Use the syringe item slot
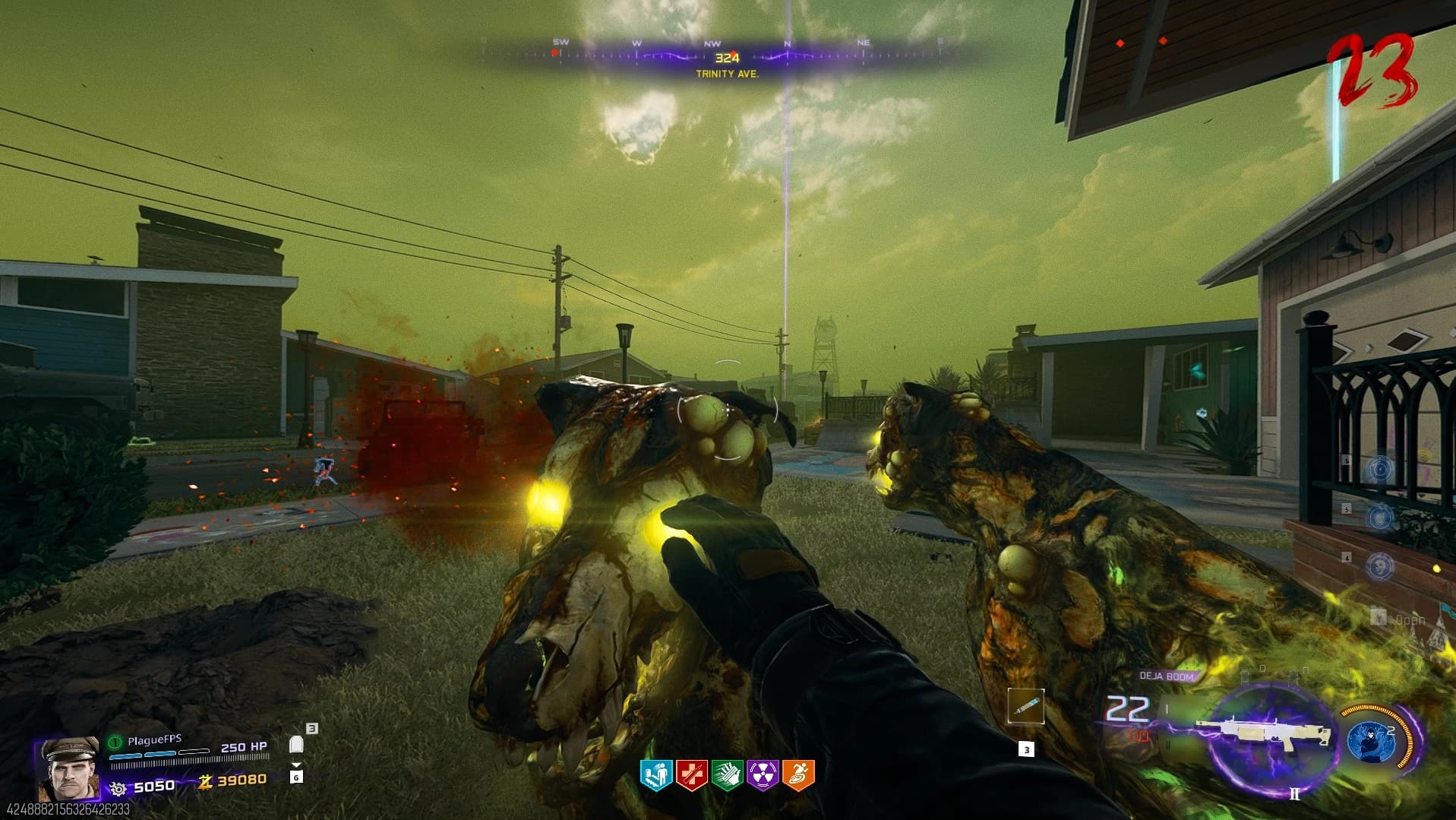This screenshot has width=1456, height=820. tap(1025, 707)
